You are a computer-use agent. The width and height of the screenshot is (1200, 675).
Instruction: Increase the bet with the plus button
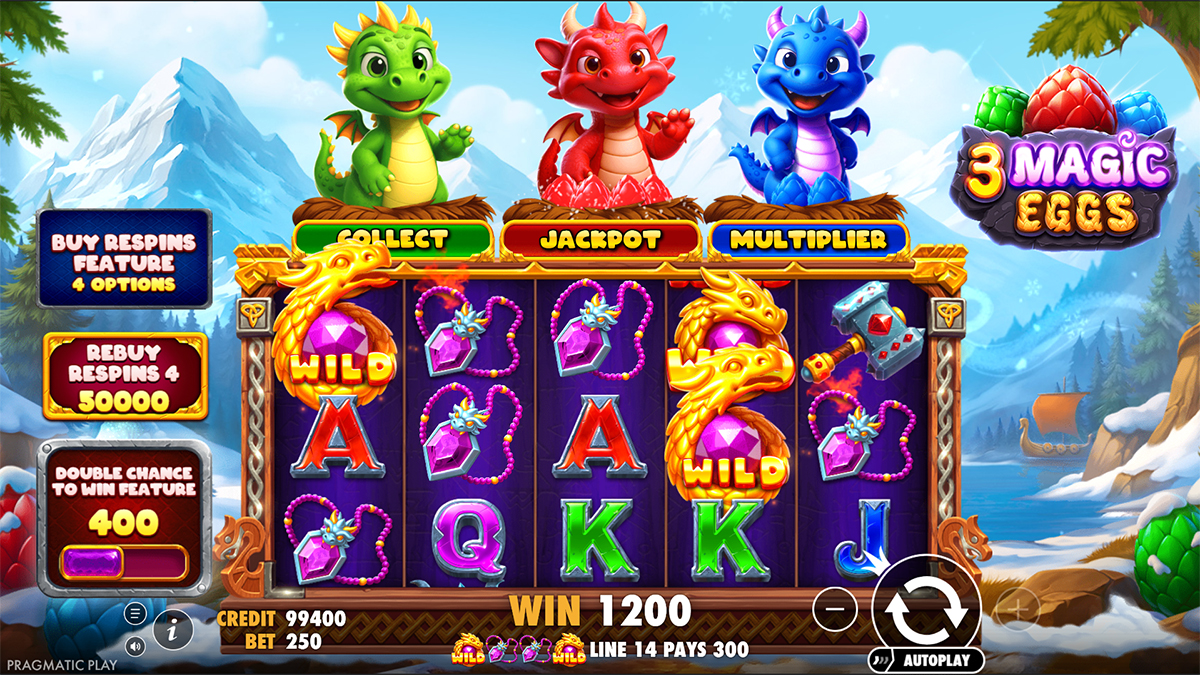click(1017, 607)
